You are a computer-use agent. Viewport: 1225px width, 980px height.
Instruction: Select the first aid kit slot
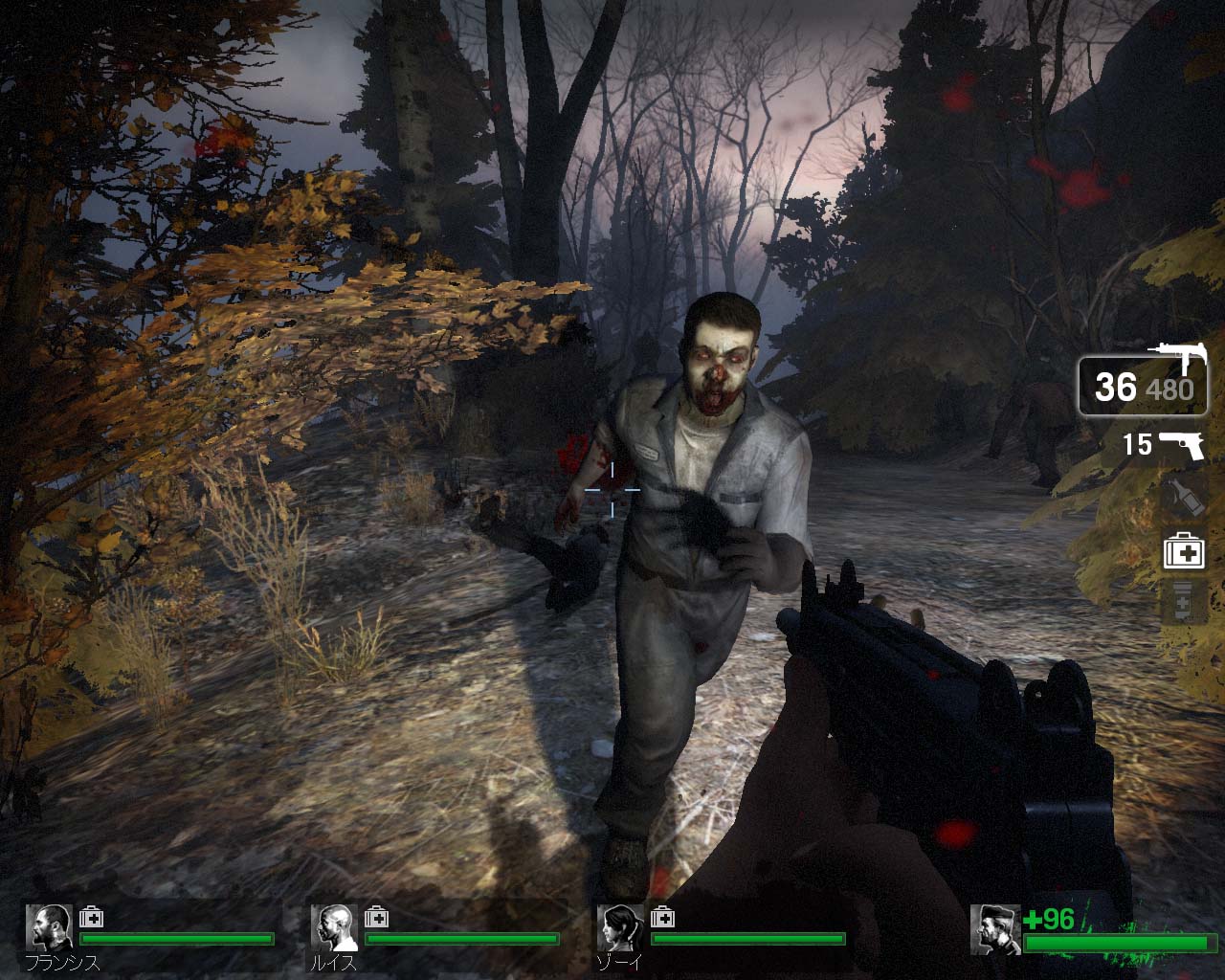tap(1183, 552)
